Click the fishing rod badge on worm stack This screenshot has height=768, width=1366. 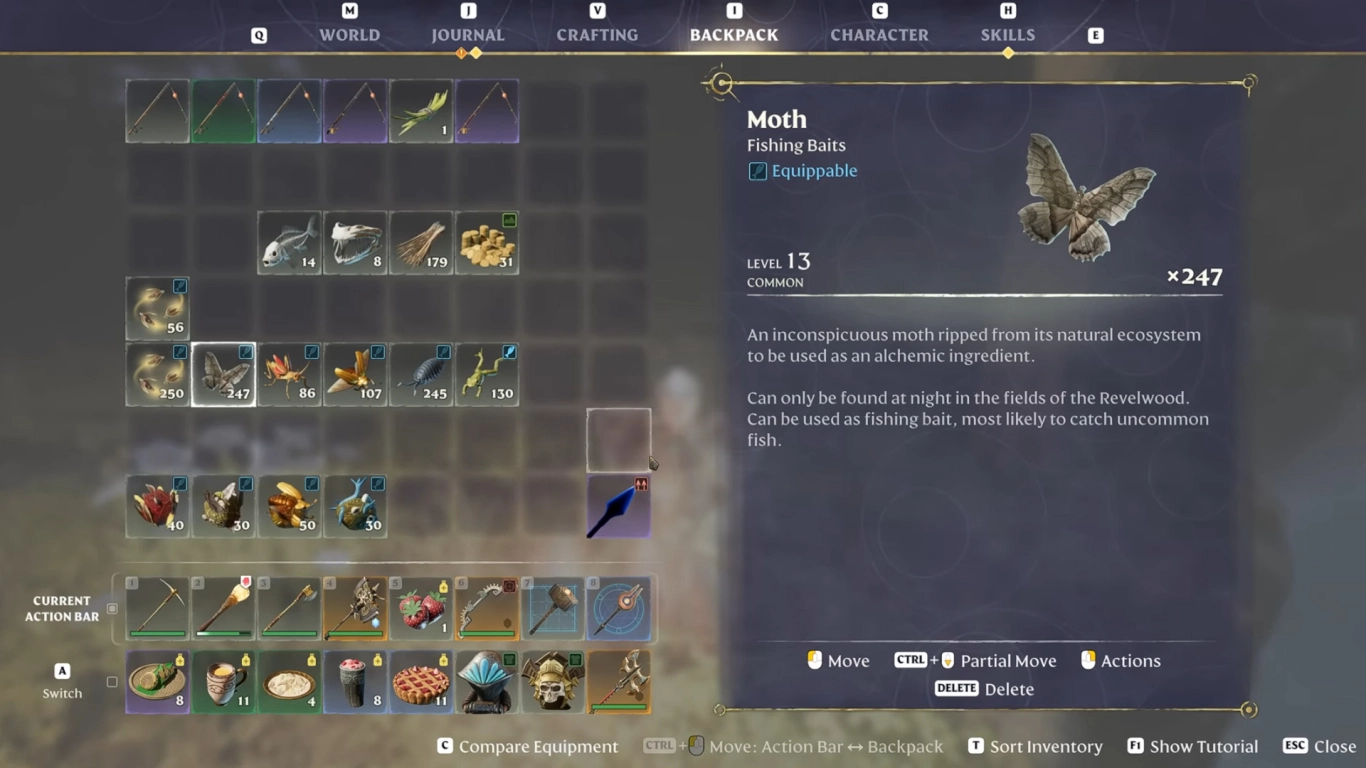click(x=178, y=352)
